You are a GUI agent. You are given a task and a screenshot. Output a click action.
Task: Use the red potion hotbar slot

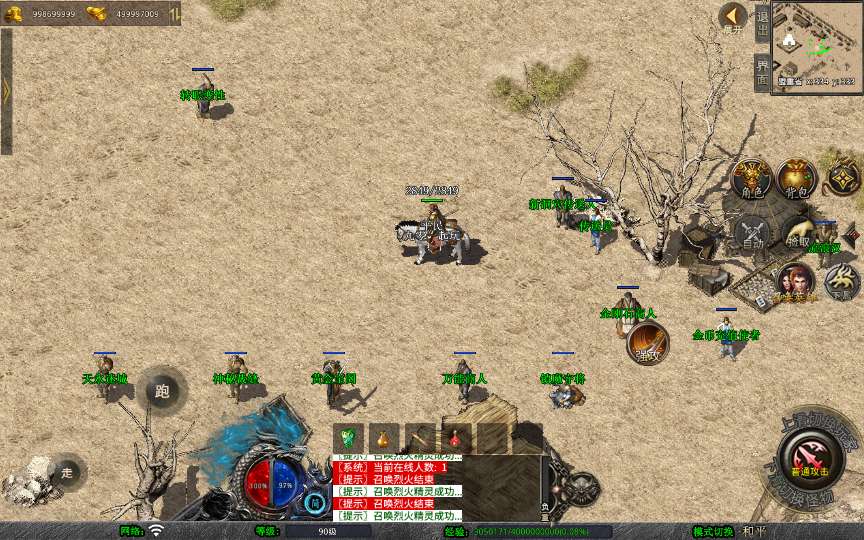(x=454, y=438)
